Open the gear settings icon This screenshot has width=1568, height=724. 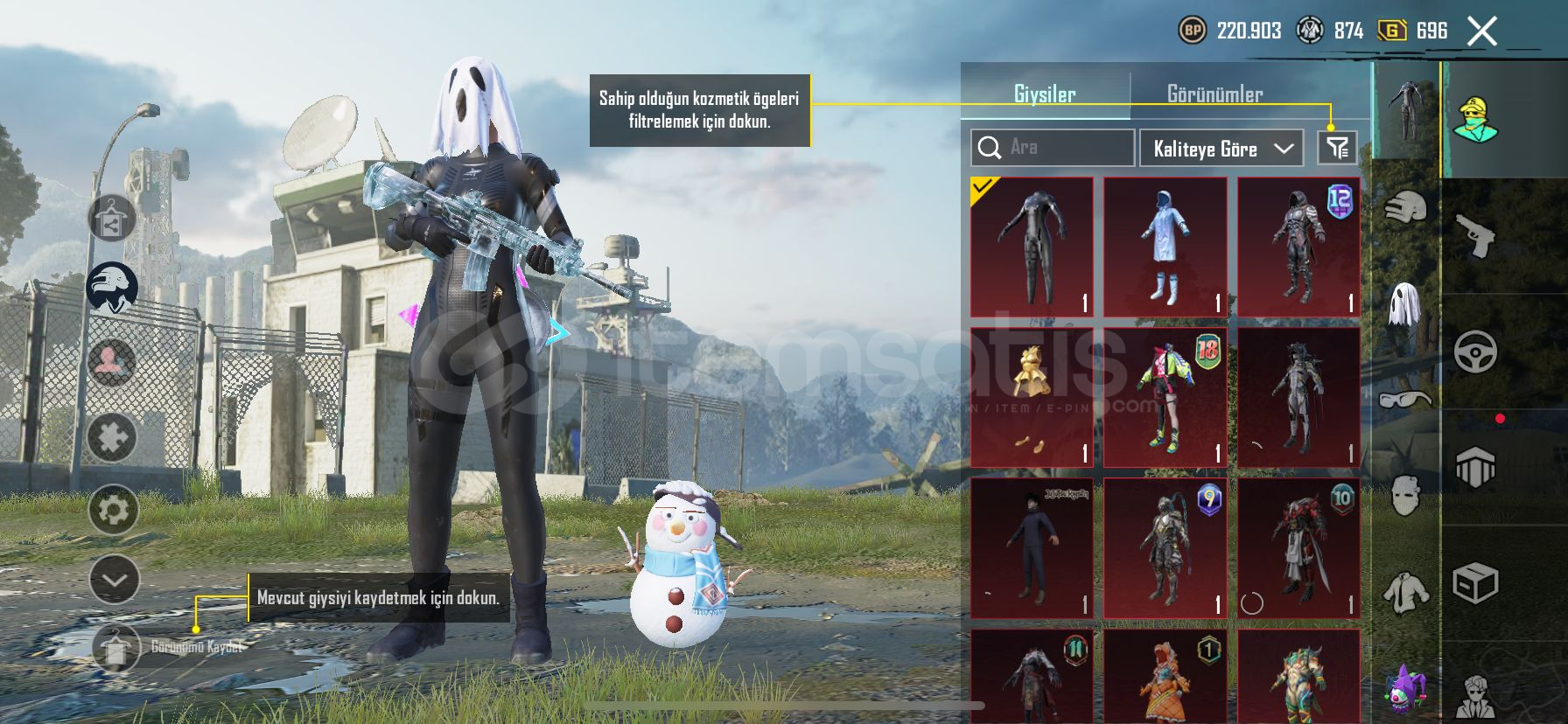tap(114, 509)
